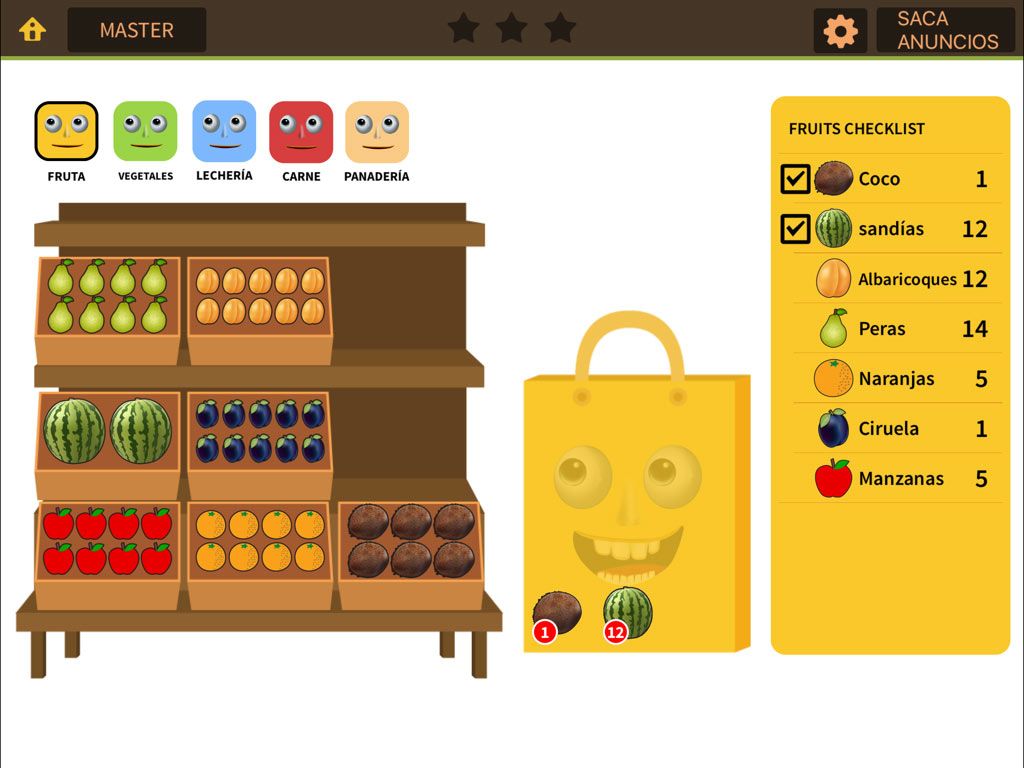Screen dimensions: 1024x768
Task: Go to the home screen
Action: (33, 30)
